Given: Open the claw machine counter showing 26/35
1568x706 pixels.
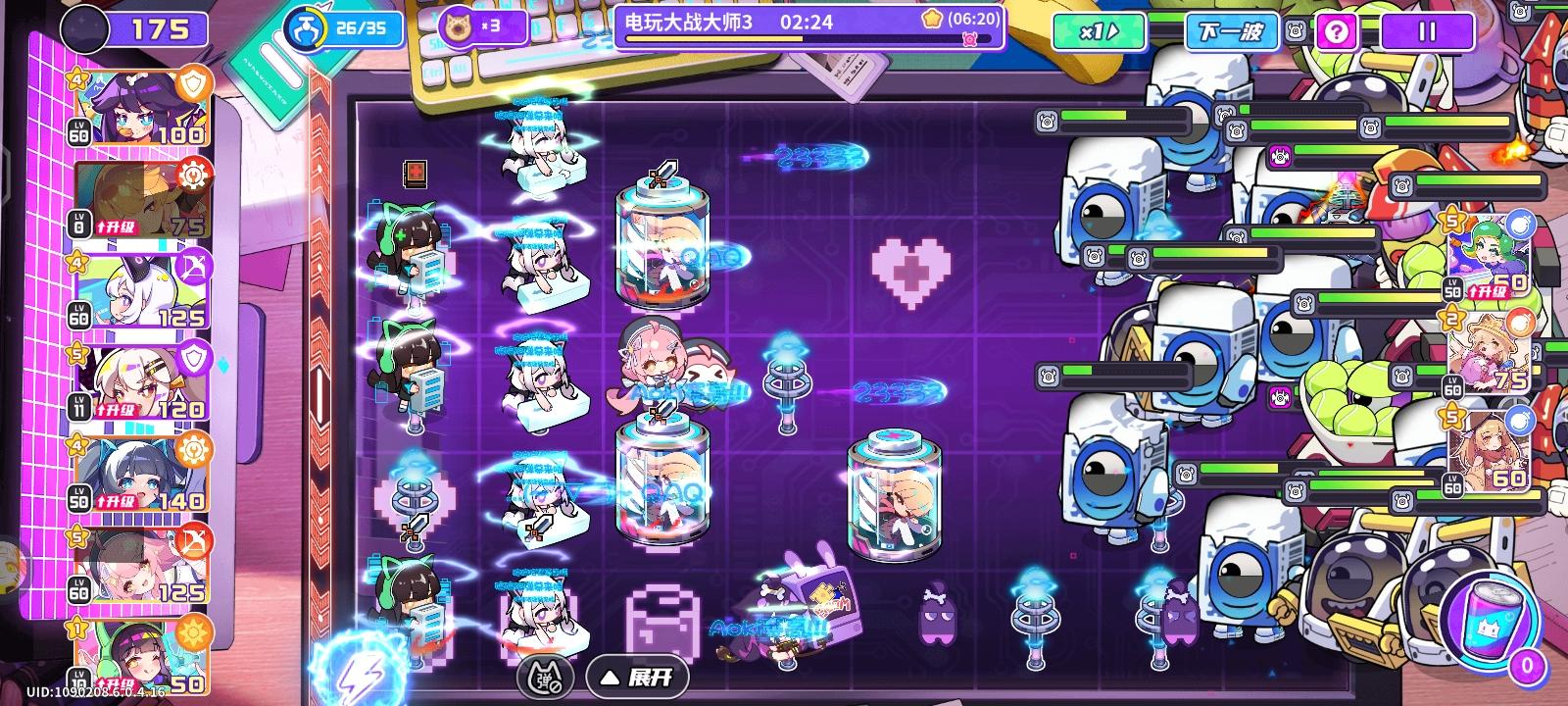Looking at the screenshot, I should (x=338, y=29).
